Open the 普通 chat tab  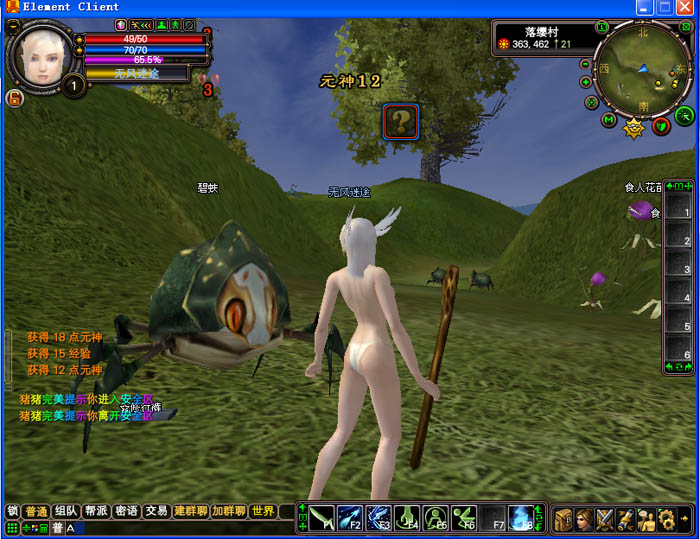[37, 511]
